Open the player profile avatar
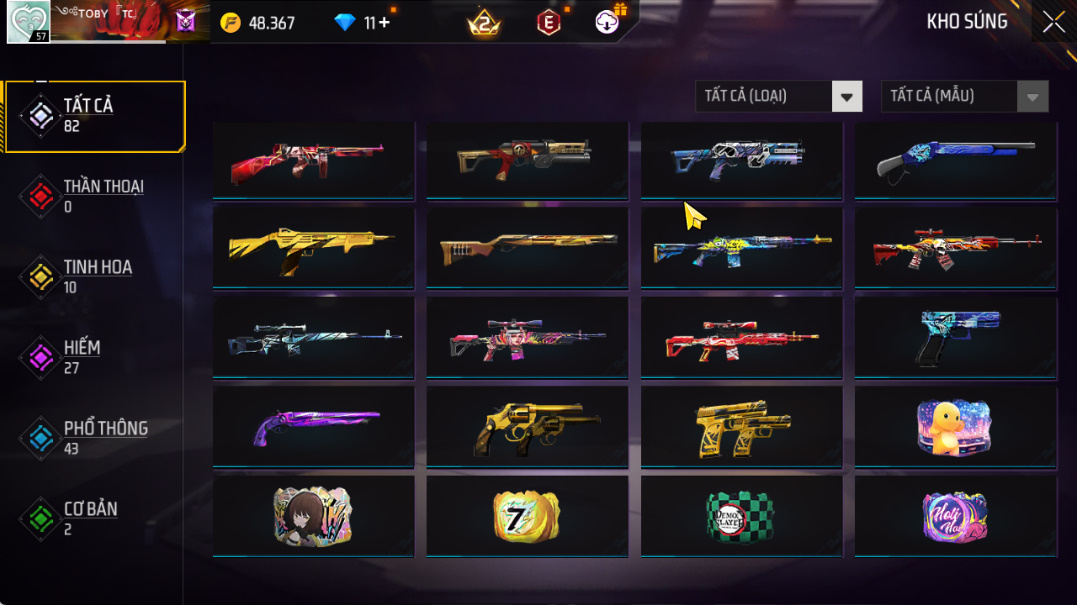Viewport: 1077px width, 605px height. [28, 22]
